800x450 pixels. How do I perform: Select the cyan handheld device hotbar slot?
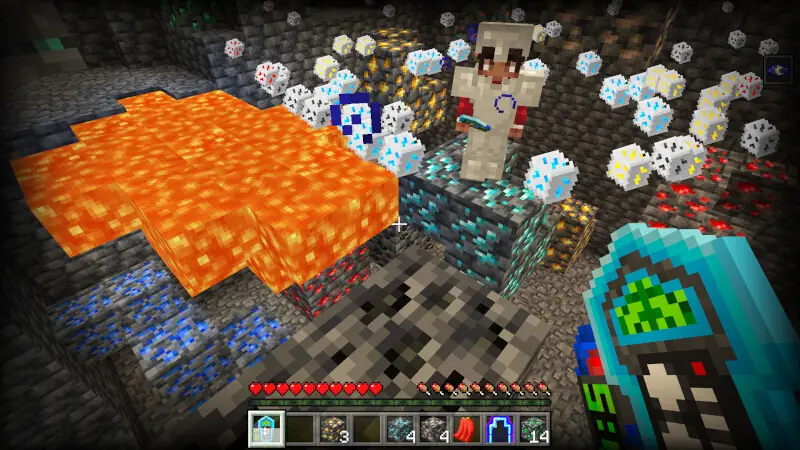[x=266, y=429]
